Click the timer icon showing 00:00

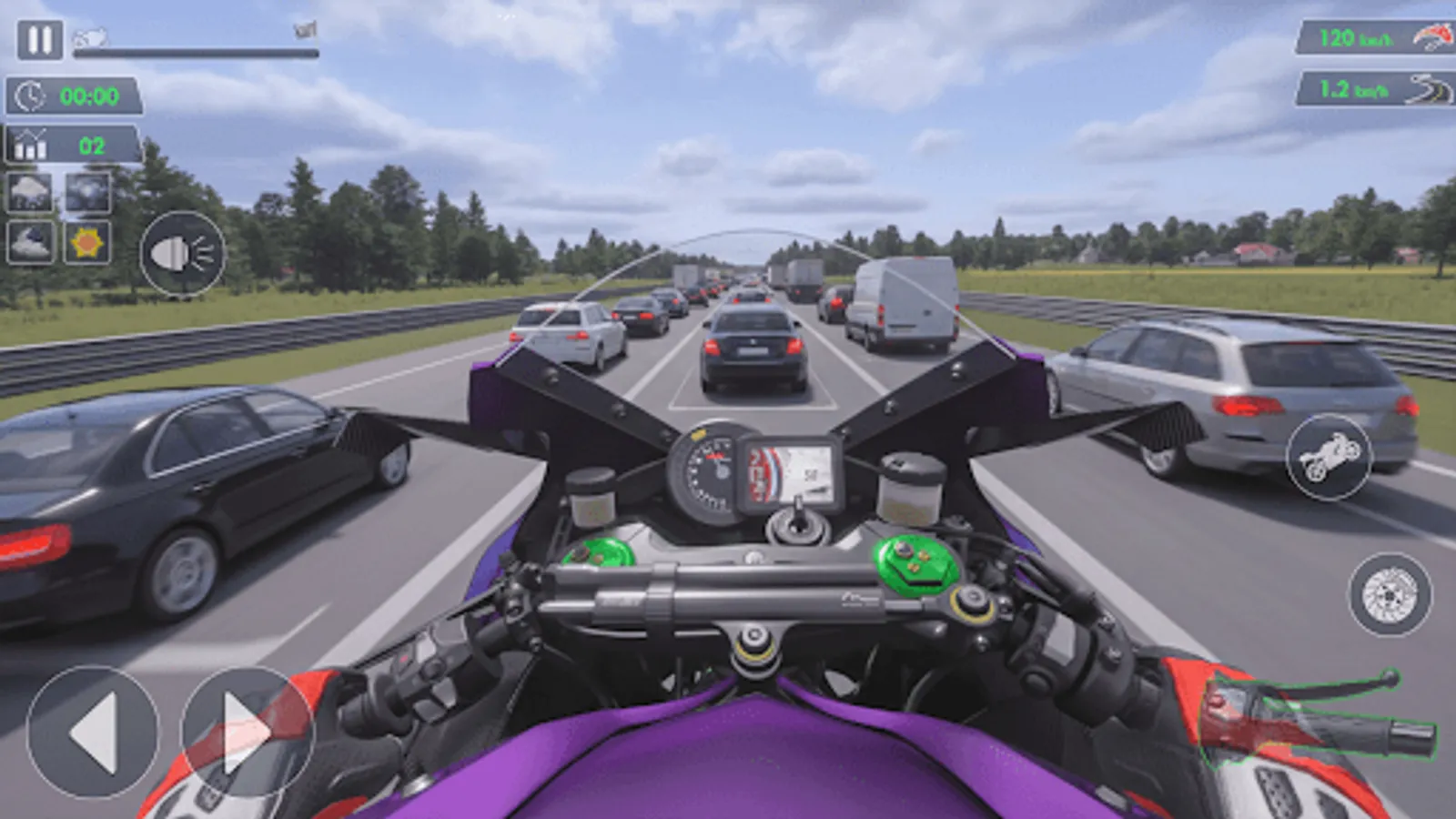(x=68, y=95)
